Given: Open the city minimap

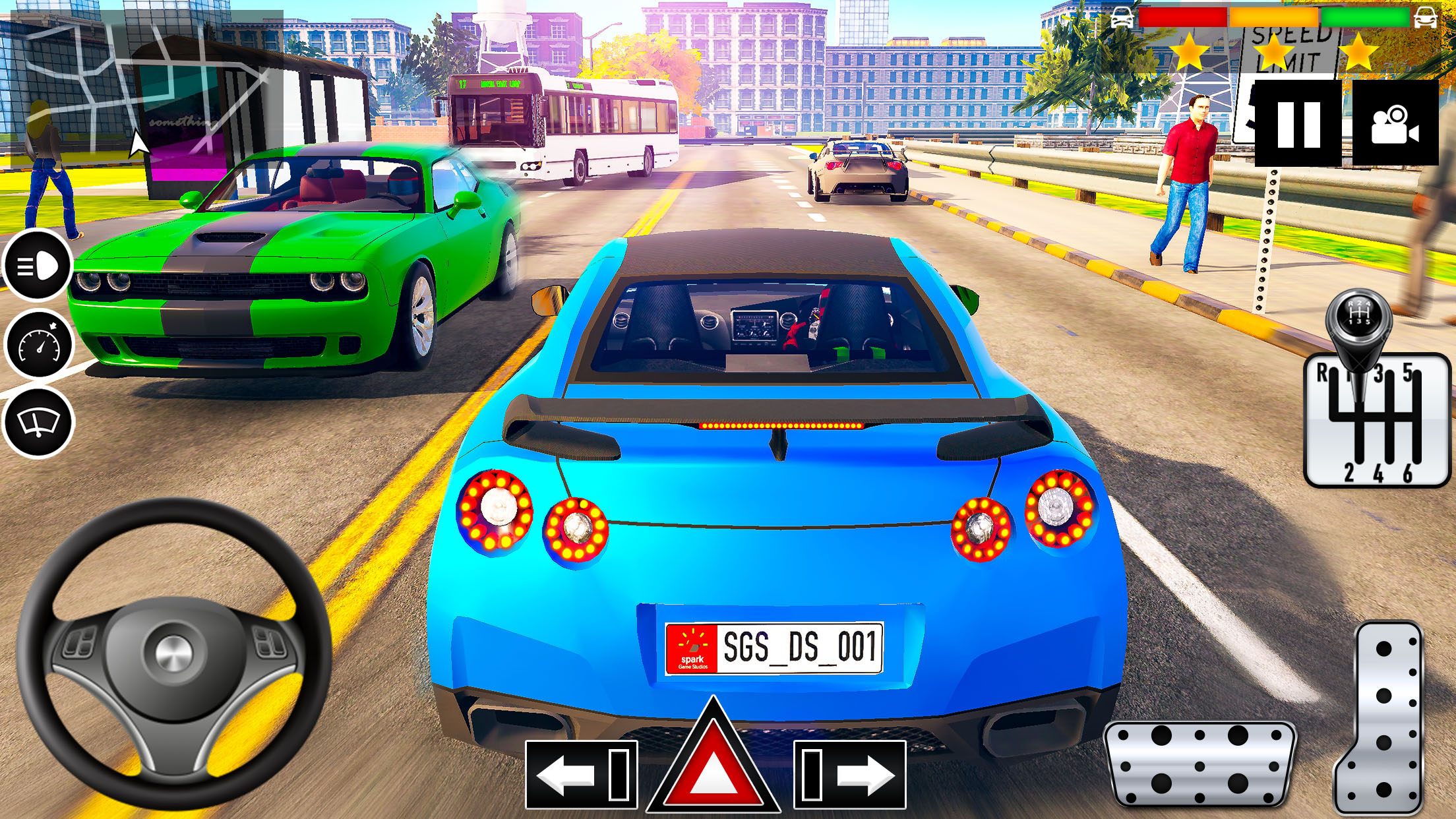Looking at the screenshot, I should tap(146, 89).
